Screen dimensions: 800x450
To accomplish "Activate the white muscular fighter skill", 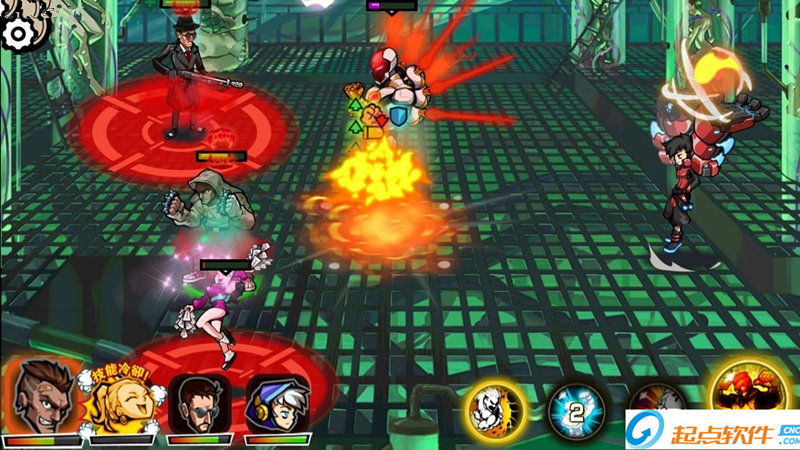I will pyautogui.click(x=495, y=408).
